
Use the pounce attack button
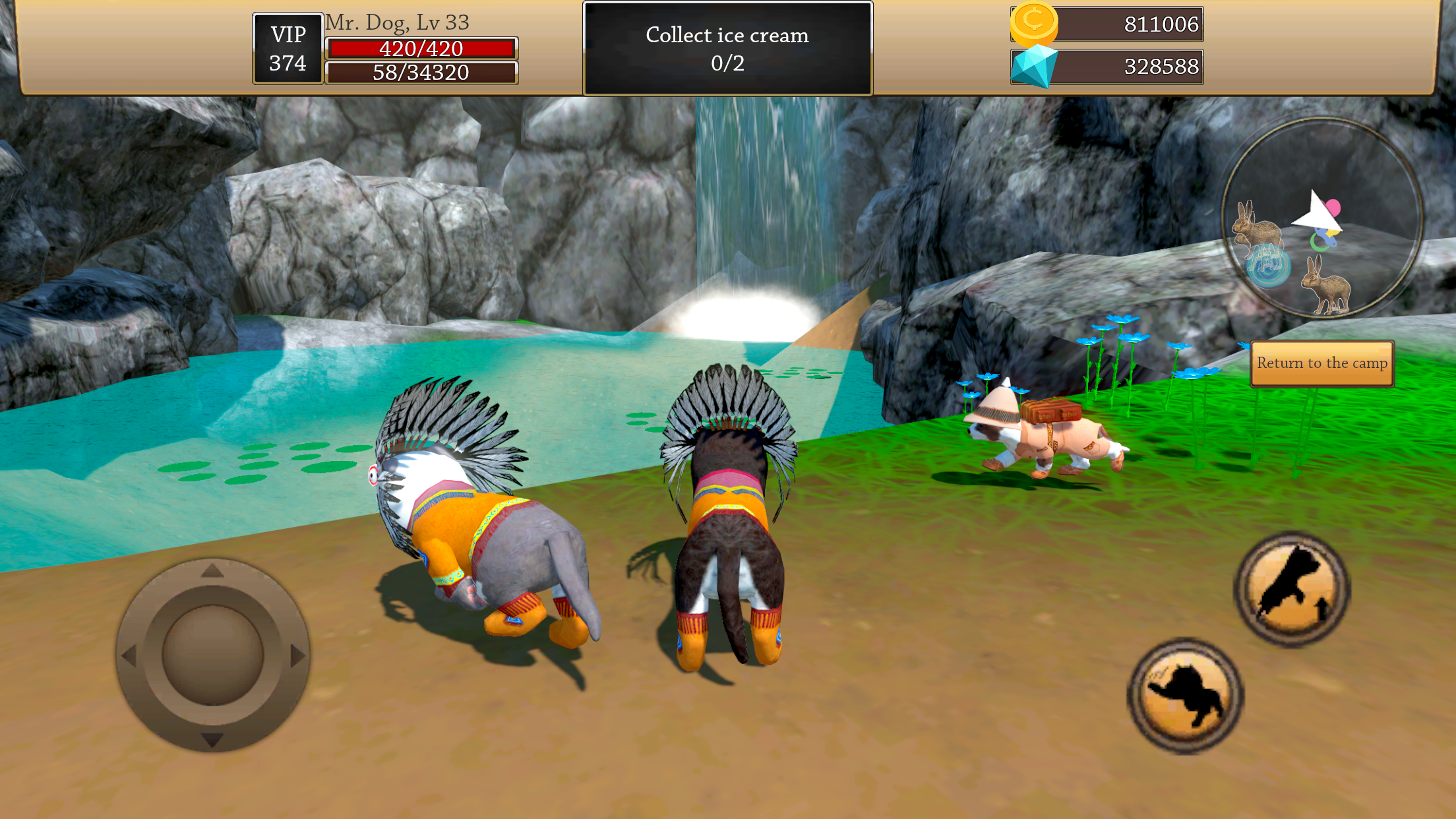point(1185,696)
